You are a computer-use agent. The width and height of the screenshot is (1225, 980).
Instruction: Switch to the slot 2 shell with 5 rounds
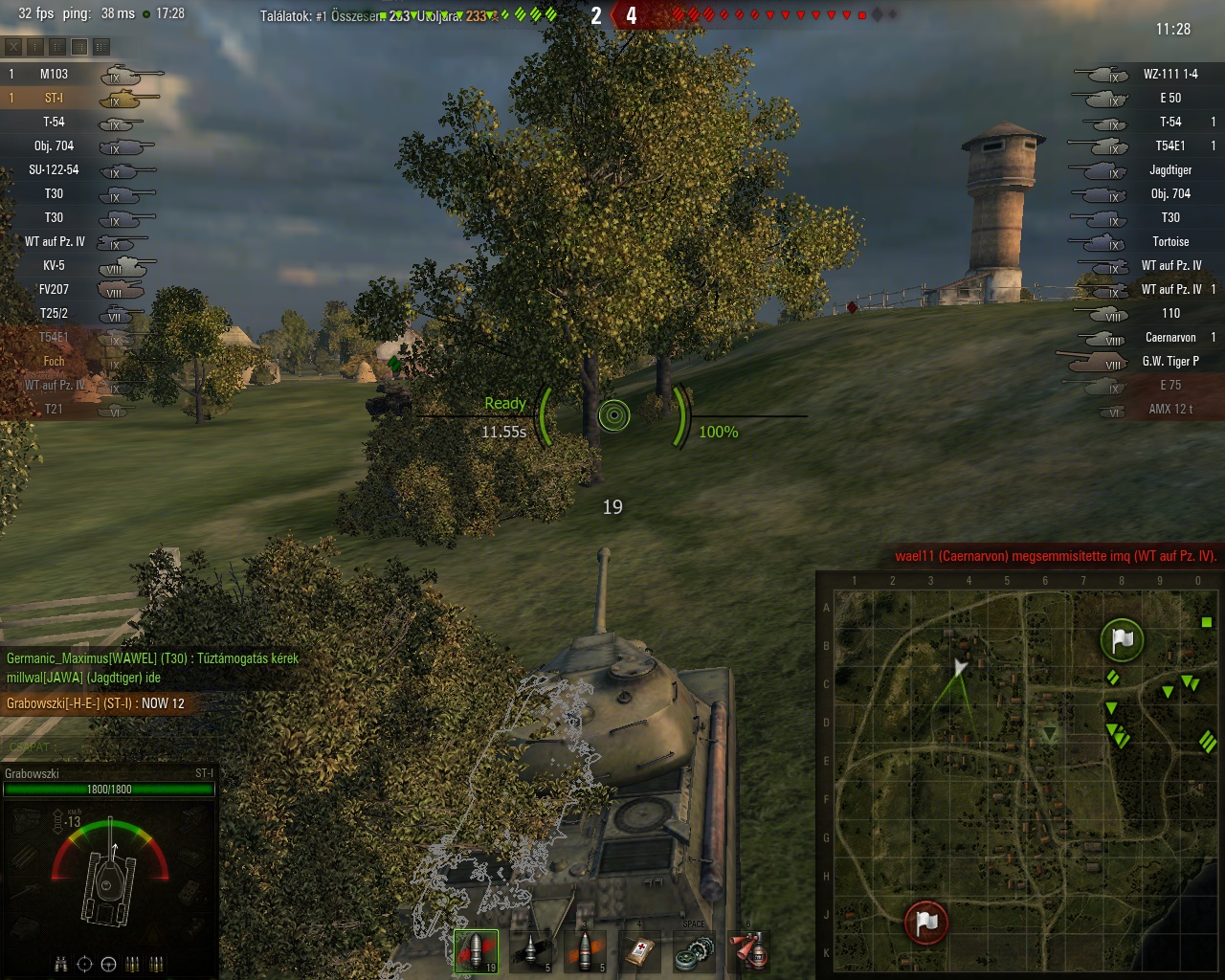(x=531, y=950)
